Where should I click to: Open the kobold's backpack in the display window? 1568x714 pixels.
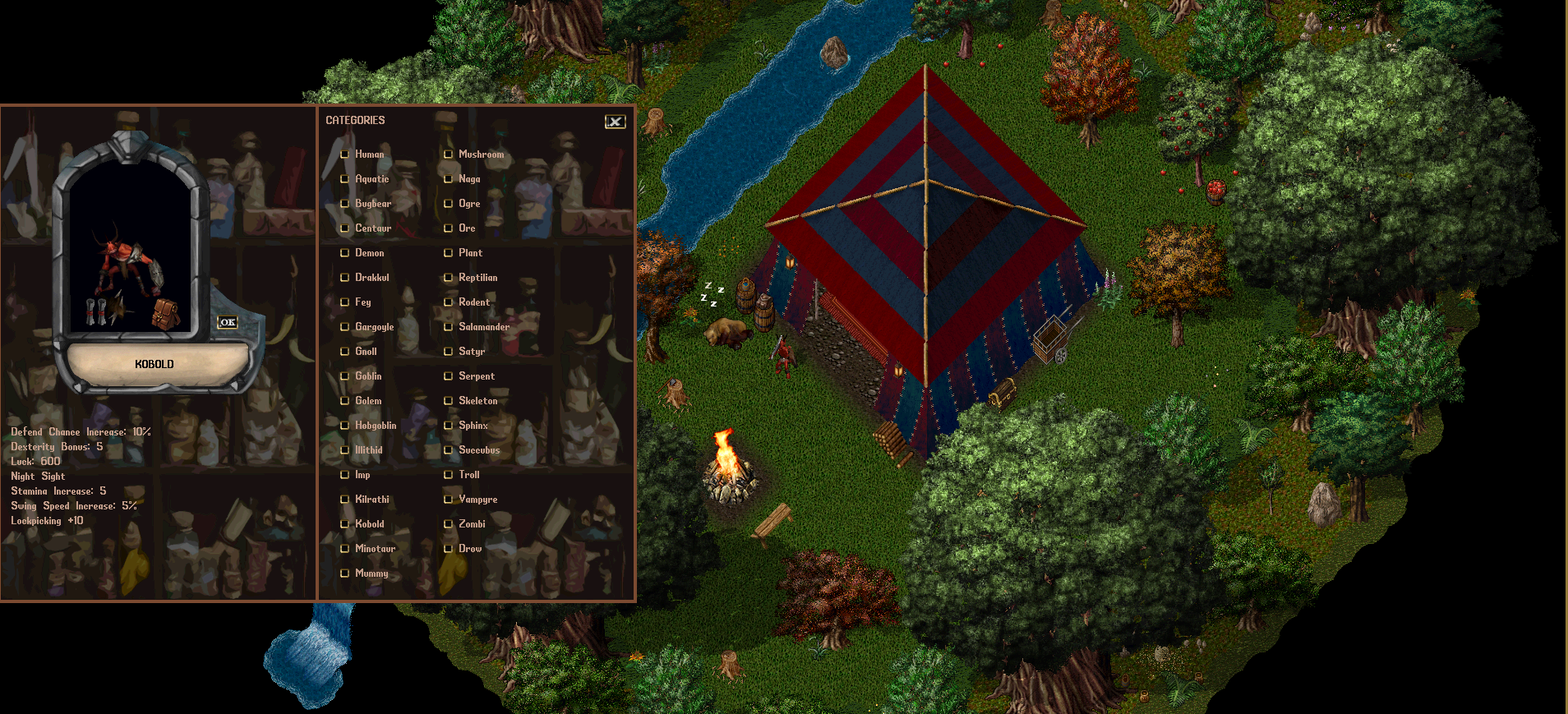click(x=164, y=315)
